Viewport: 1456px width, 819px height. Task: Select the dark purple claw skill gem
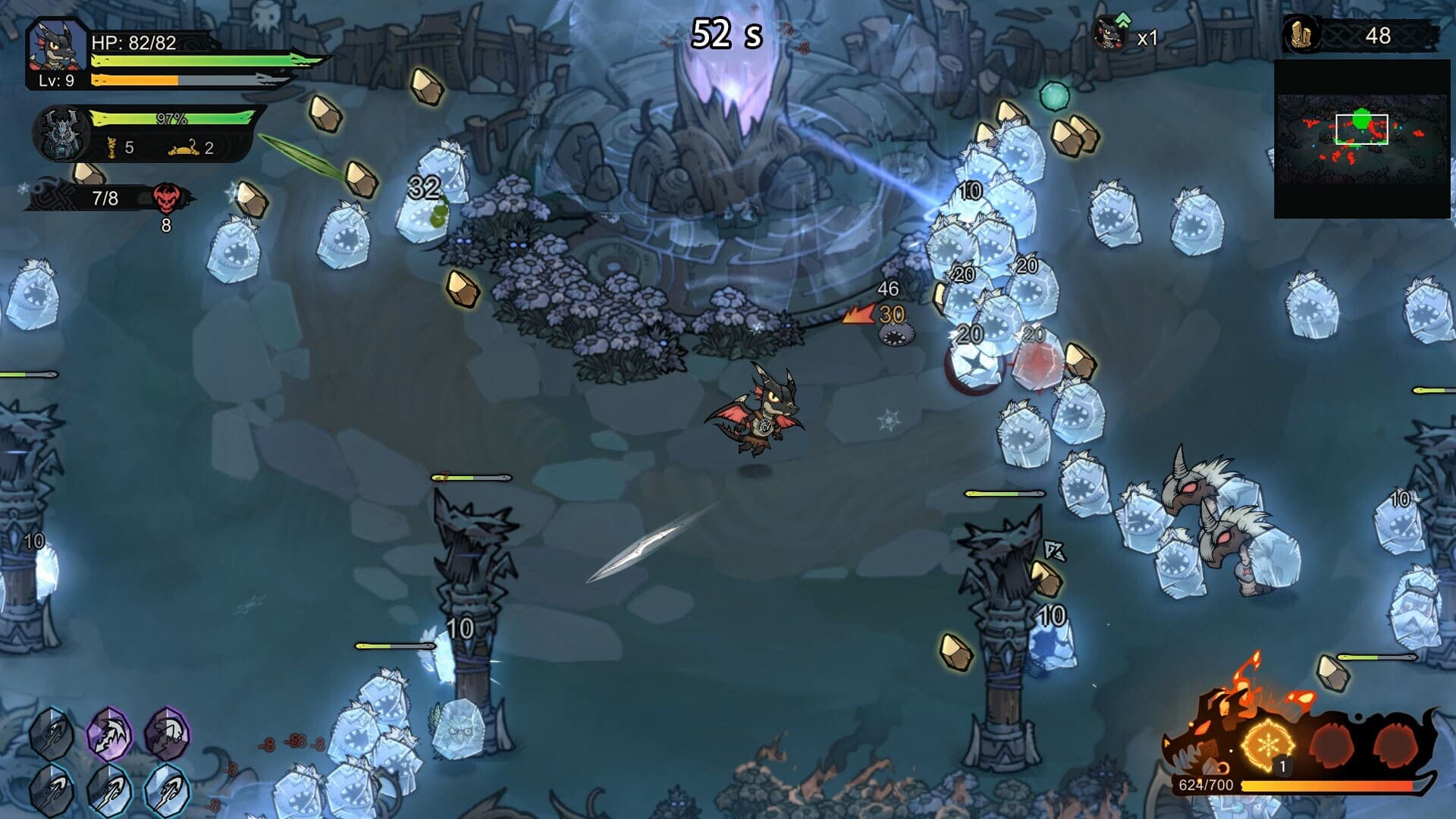click(167, 733)
